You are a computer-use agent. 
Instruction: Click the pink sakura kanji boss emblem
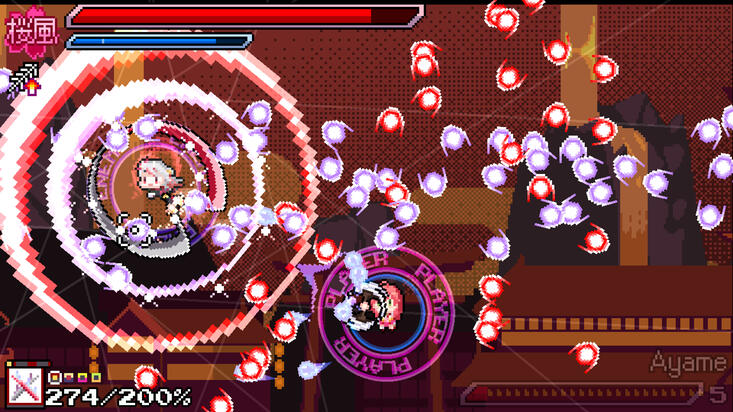31,27
